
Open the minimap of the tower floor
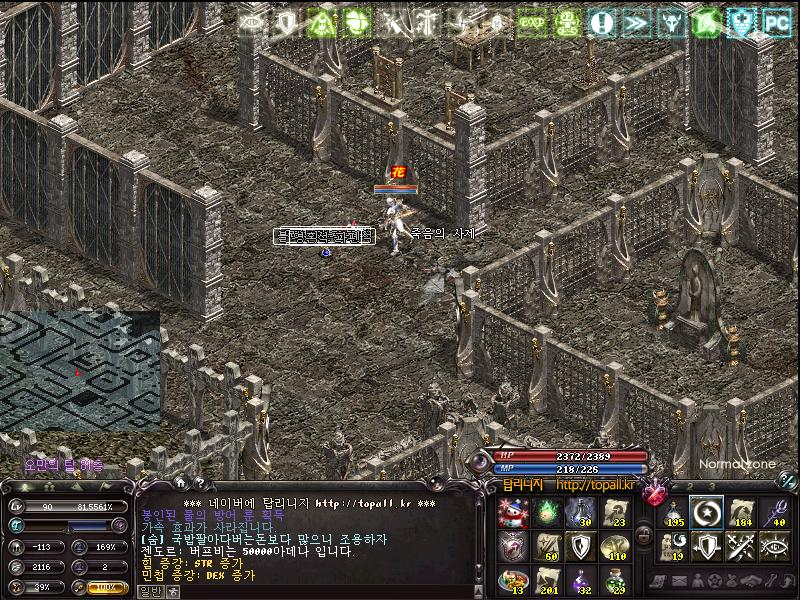click(x=80, y=371)
